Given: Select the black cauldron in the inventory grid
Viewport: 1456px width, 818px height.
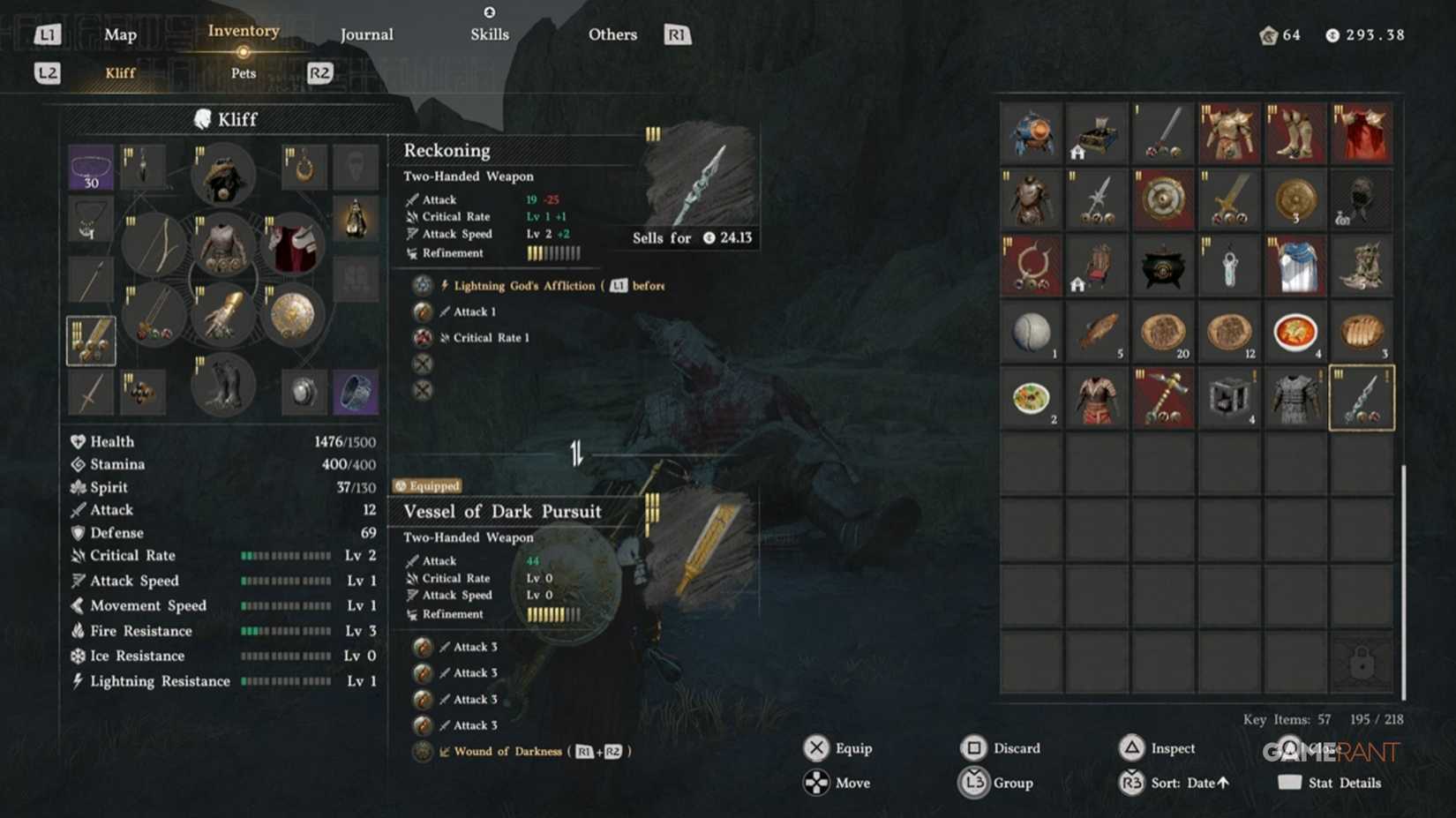Looking at the screenshot, I should click(x=1162, y=265).
